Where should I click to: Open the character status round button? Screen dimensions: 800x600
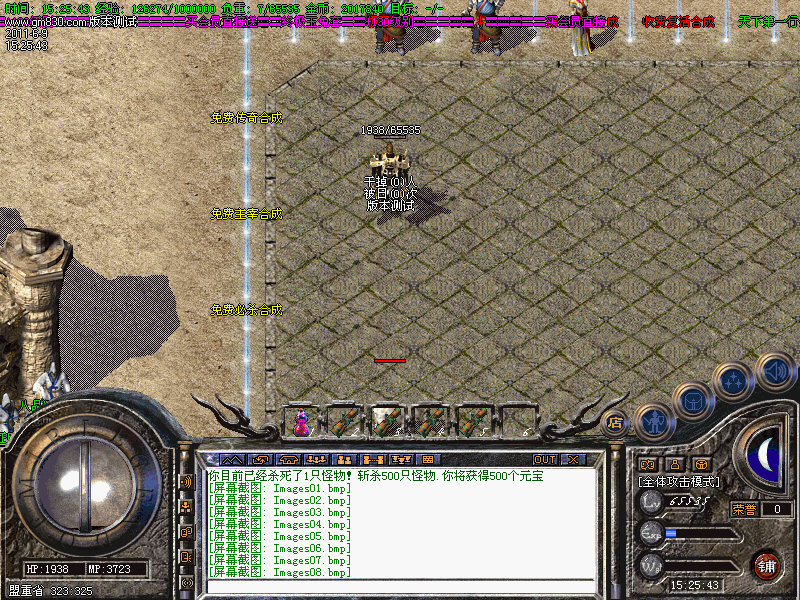pyautogui.click(x=654, y=423)
